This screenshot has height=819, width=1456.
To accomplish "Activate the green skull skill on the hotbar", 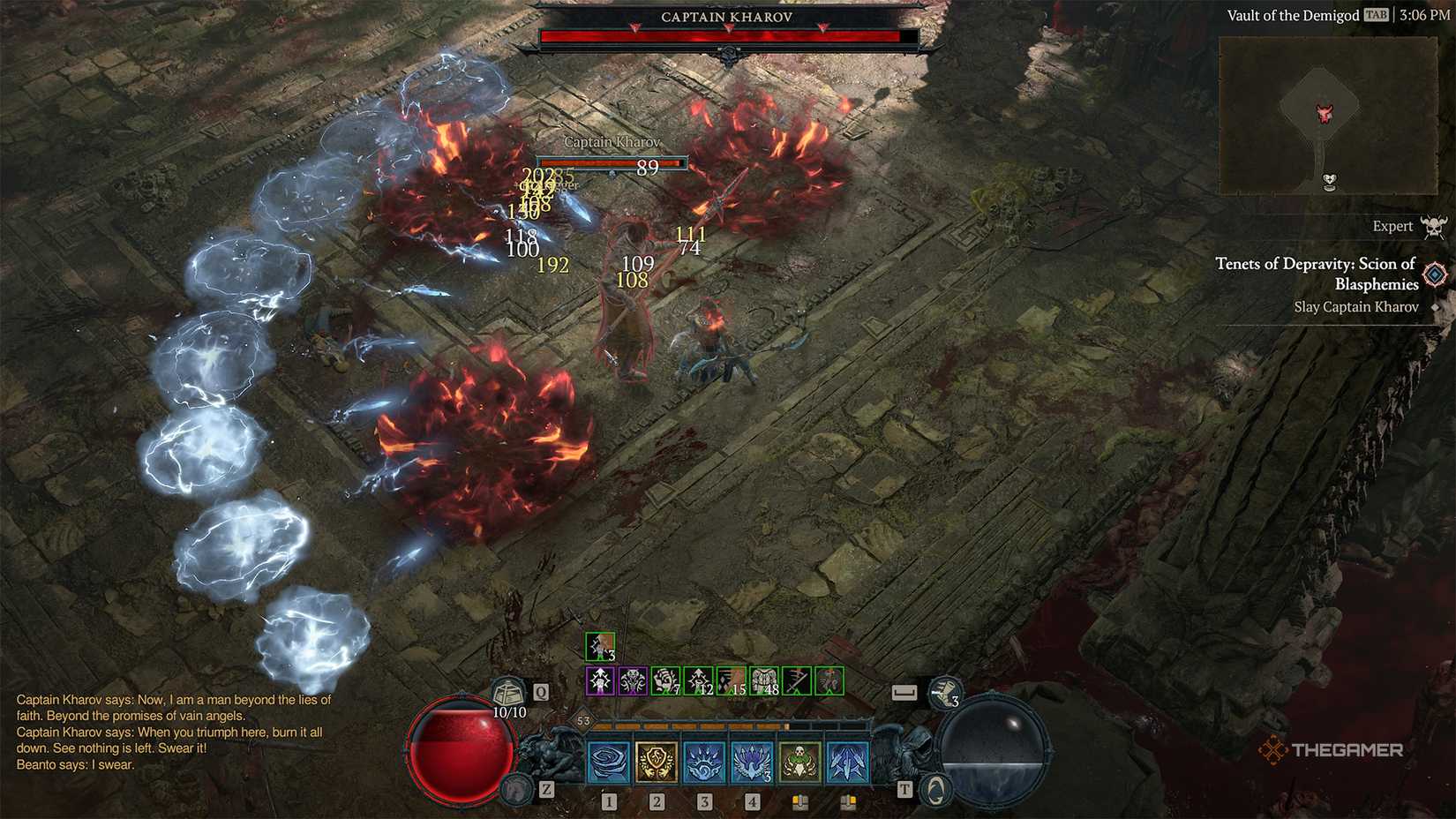I will point(799,760).
